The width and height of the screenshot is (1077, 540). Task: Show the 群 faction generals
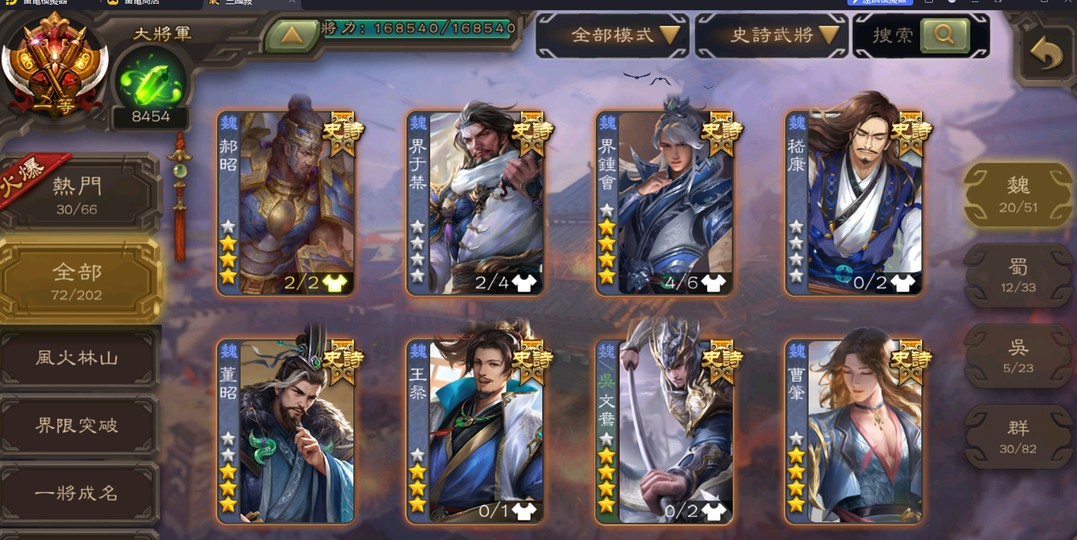[1018, 436]
